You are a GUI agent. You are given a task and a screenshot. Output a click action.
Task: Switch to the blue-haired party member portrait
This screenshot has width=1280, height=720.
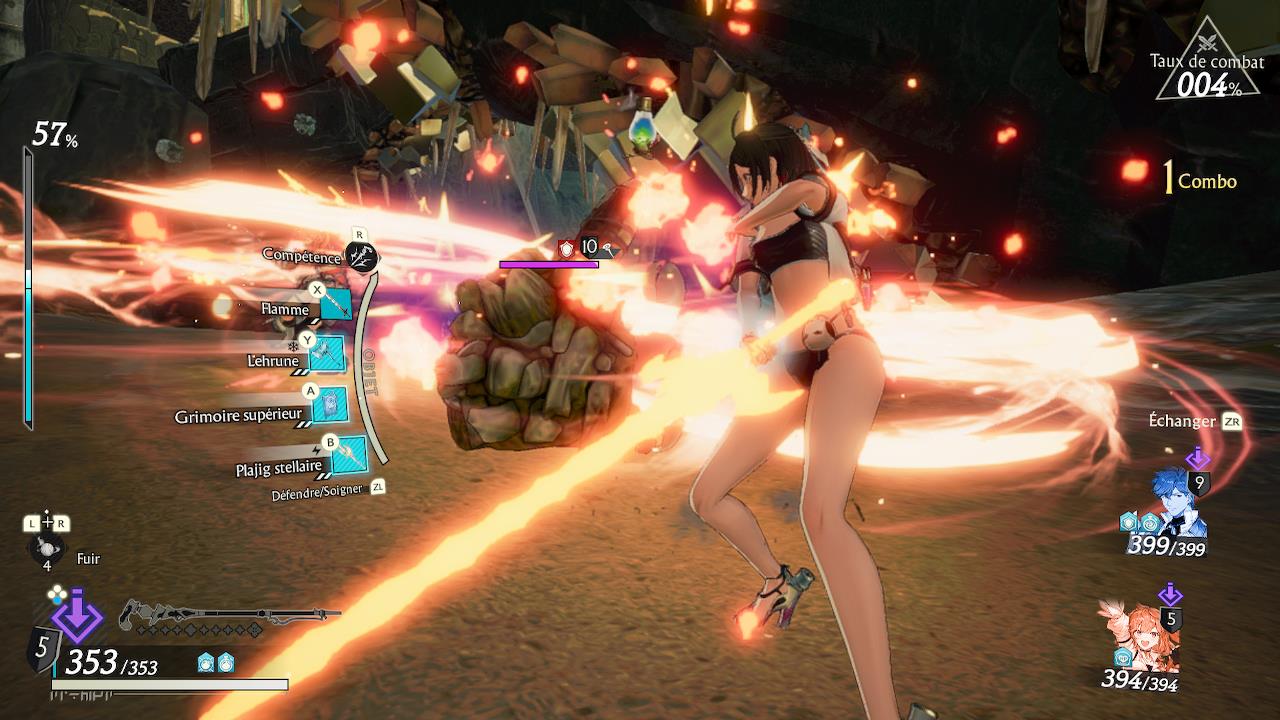1180,507
